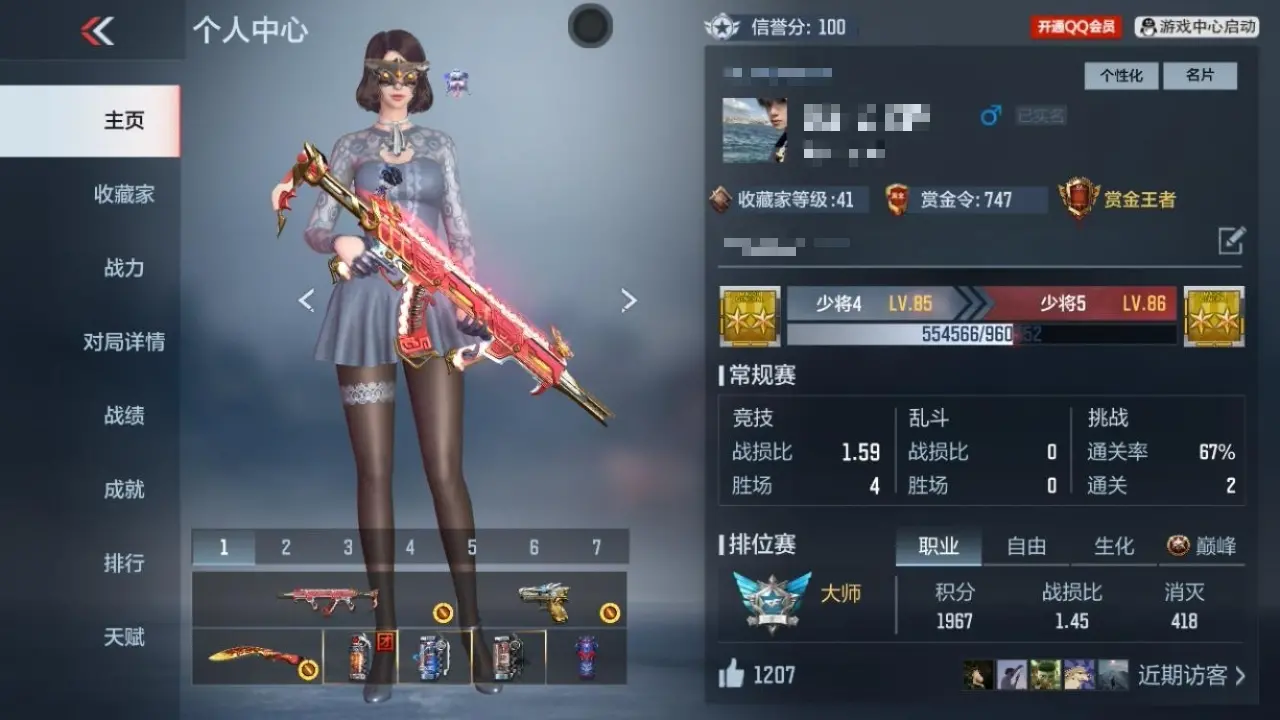
Task: Open the 名片 card button
Action: [x=1199, y=76]
